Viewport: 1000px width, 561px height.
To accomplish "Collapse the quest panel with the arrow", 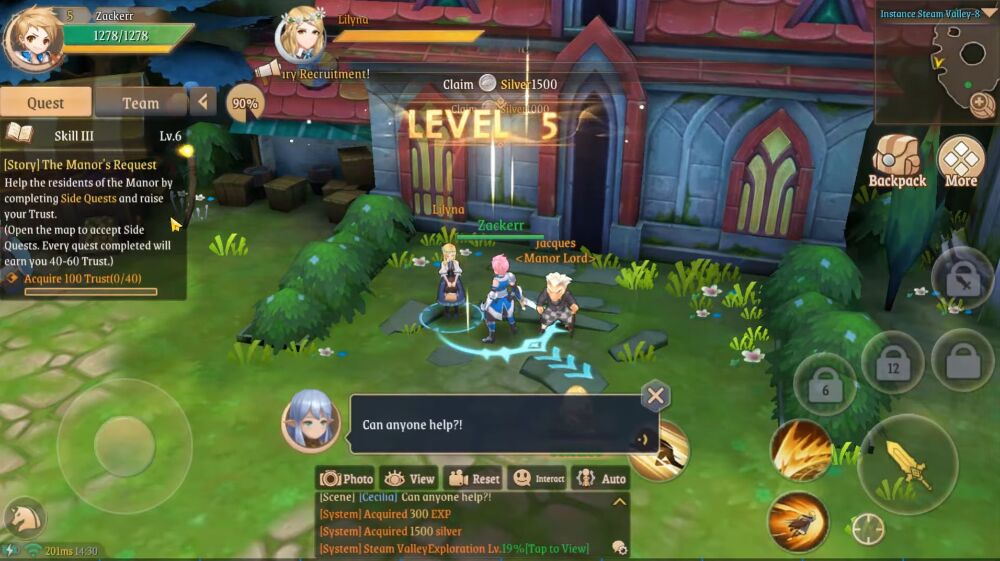I will click(x=204, y=101).
